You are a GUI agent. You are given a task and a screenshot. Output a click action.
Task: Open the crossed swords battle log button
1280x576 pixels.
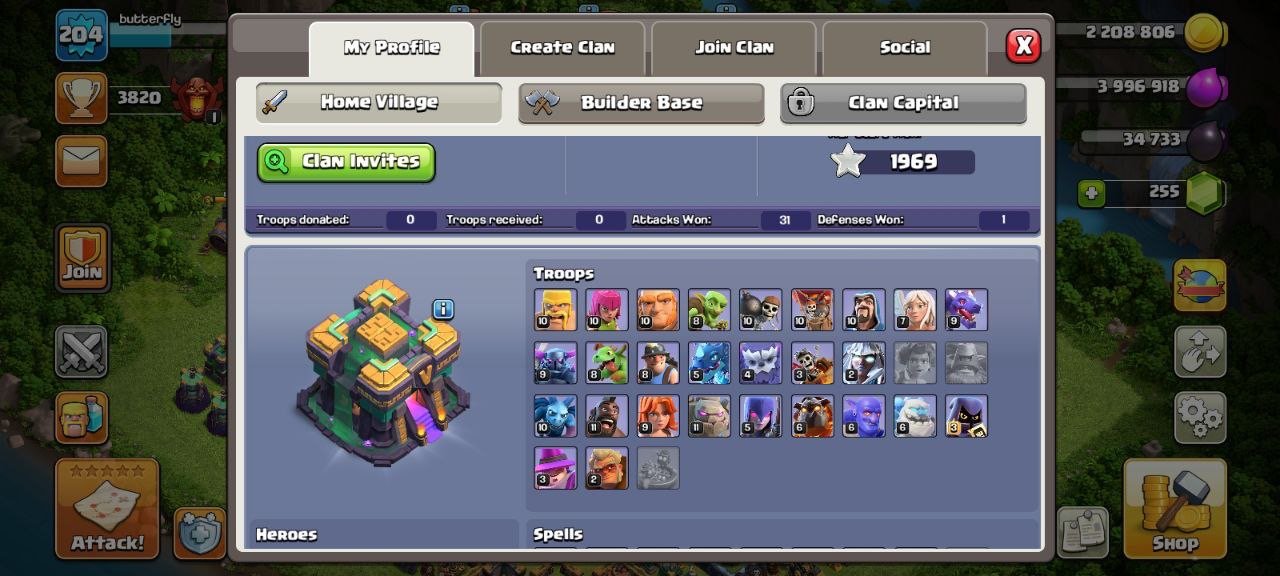81,351
